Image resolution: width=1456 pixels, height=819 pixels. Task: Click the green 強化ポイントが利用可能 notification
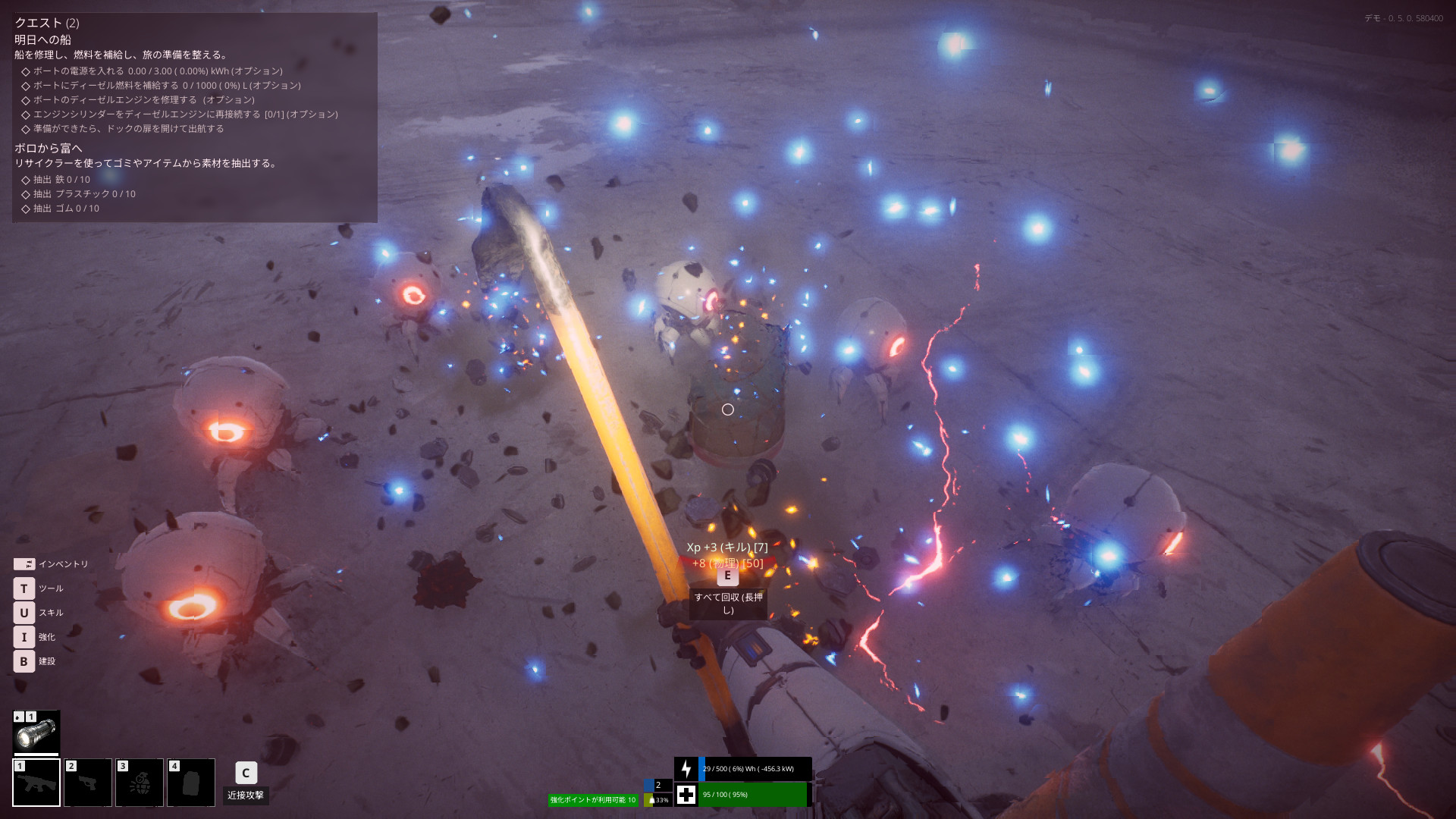click(x=593, y=800)
